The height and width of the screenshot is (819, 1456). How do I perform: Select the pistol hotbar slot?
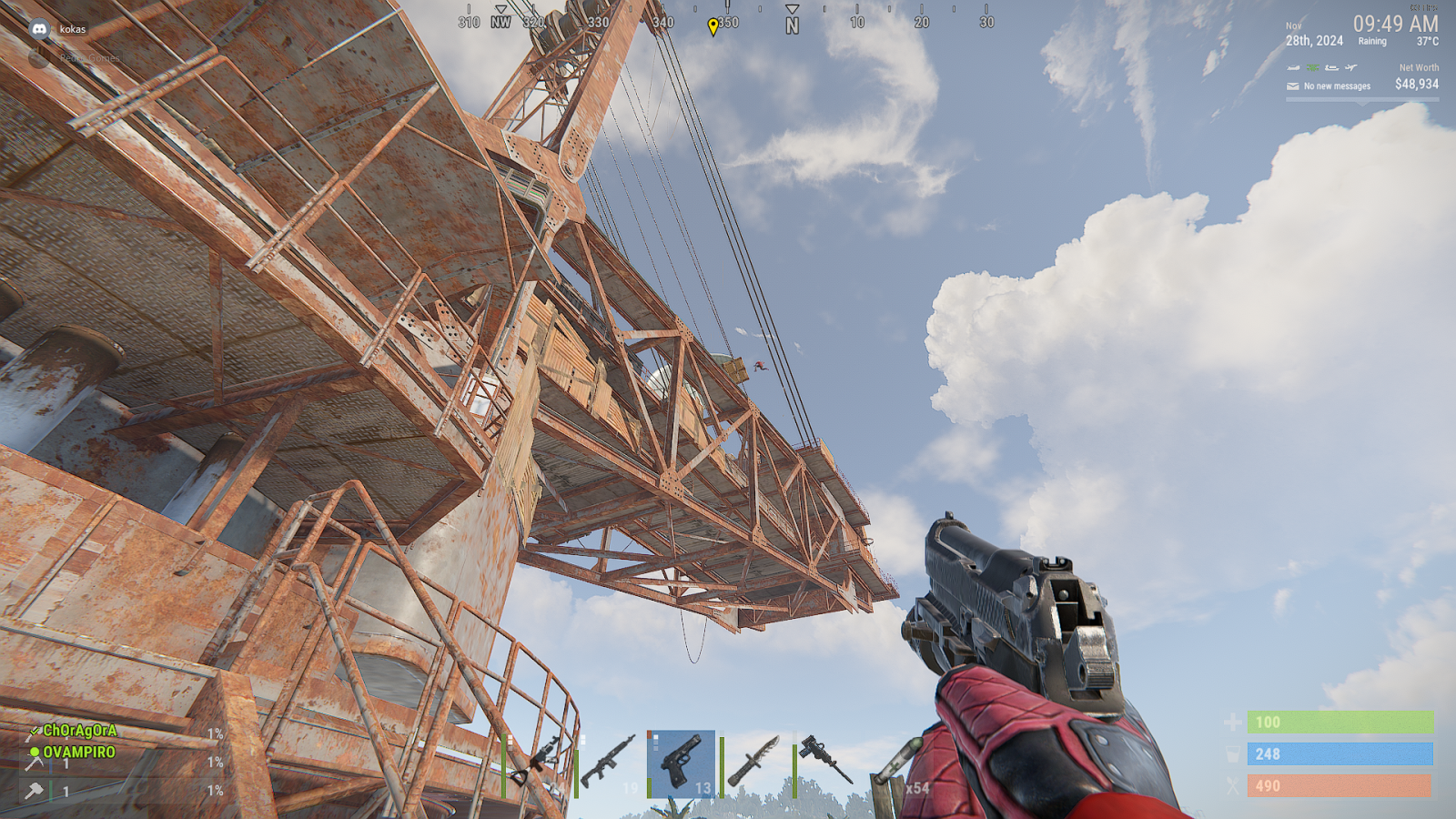point(681,763)
